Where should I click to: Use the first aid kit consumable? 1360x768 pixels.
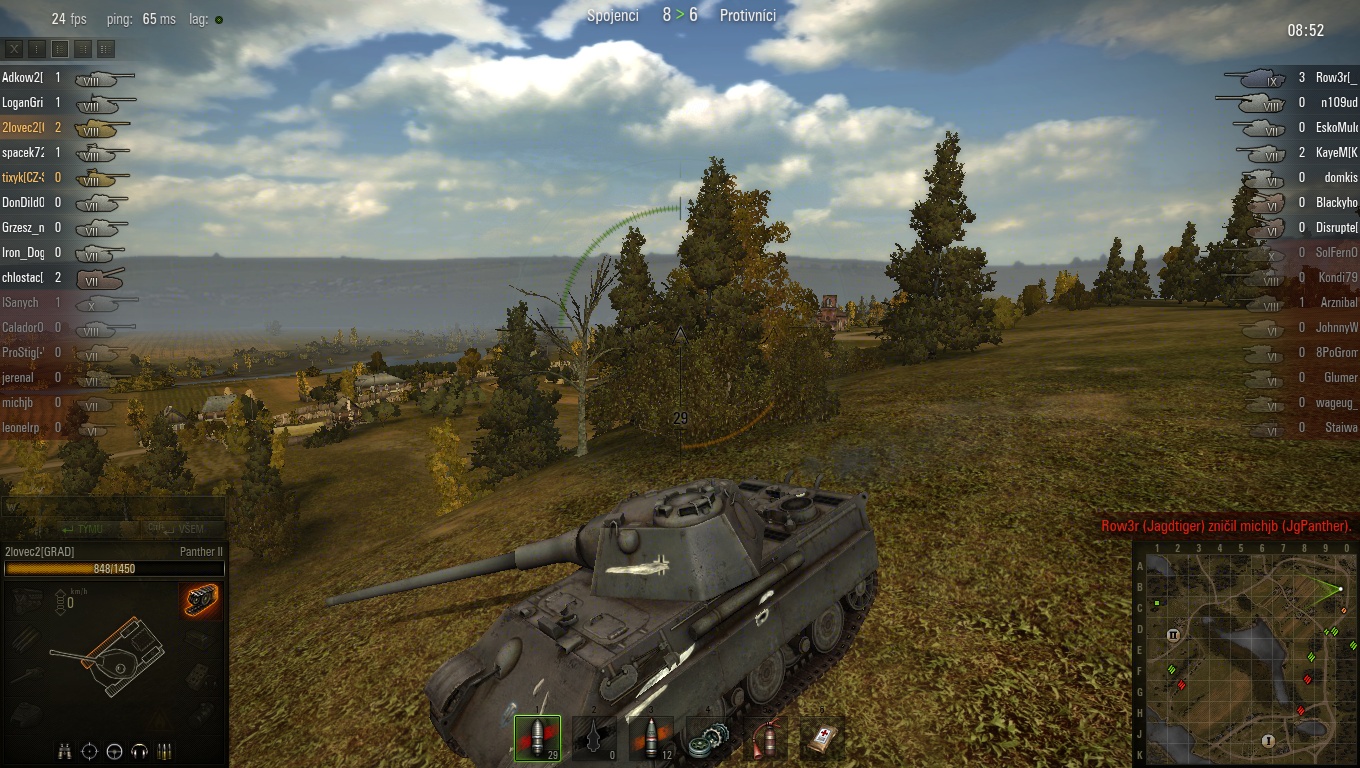click(x=822, y=738)
